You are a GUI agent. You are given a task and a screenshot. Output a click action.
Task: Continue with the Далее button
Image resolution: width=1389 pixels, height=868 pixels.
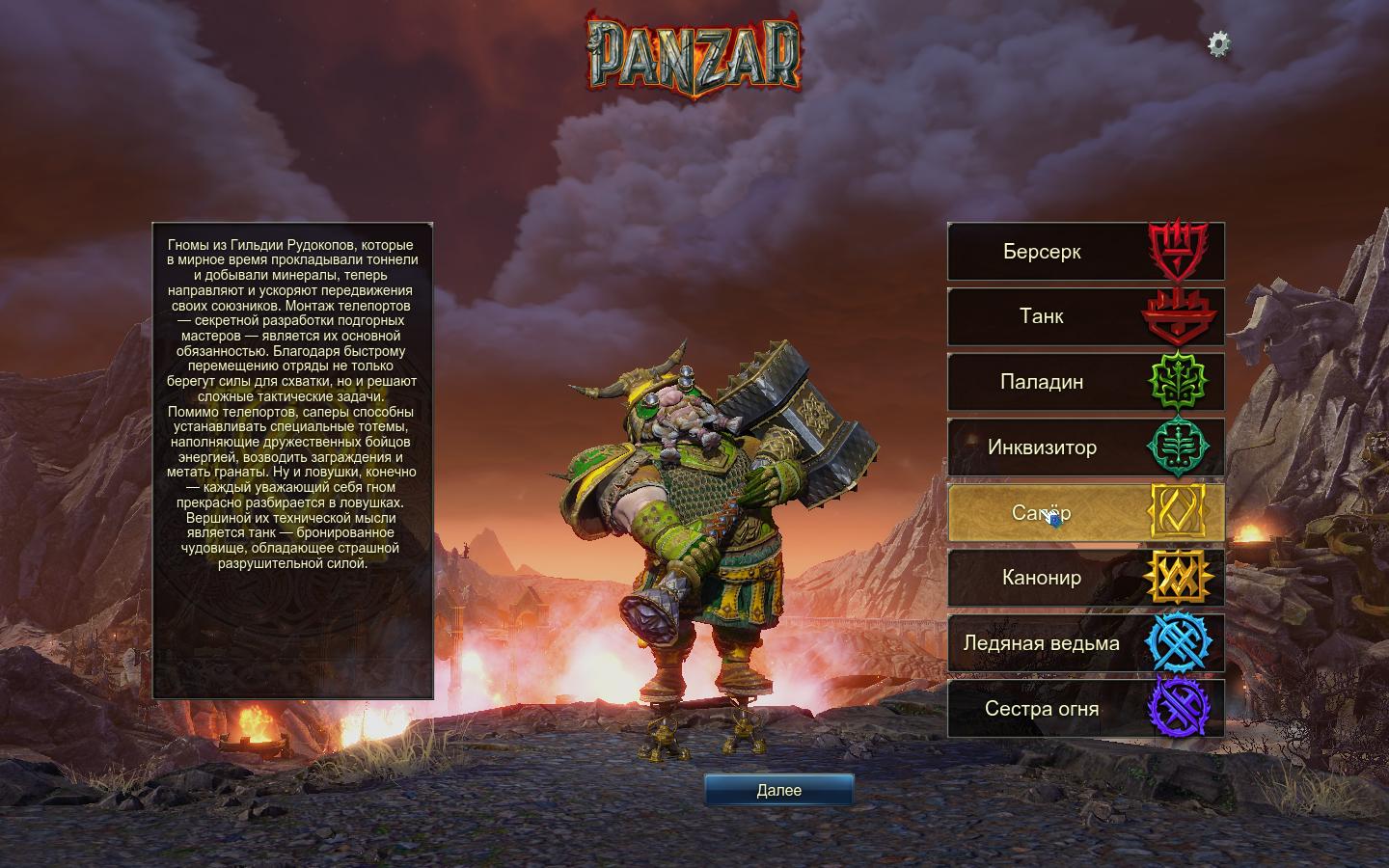778,790
